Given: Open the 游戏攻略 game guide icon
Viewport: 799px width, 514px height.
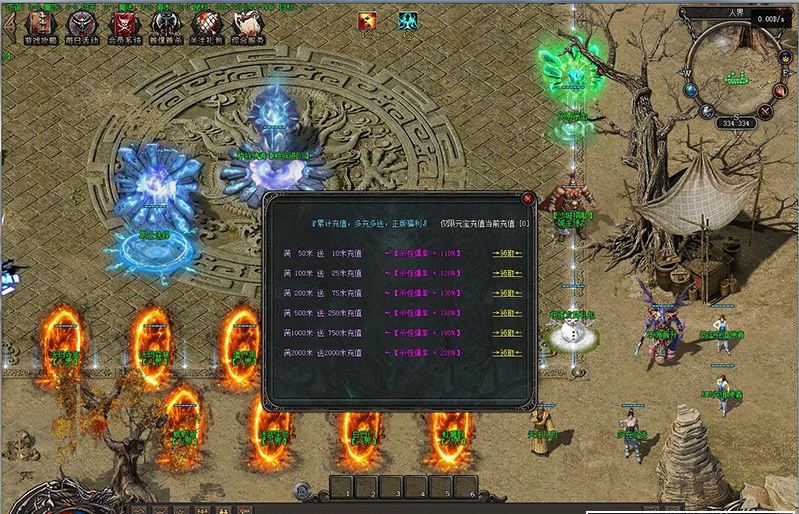Looking at the screenshot, I should pos(41,27).
